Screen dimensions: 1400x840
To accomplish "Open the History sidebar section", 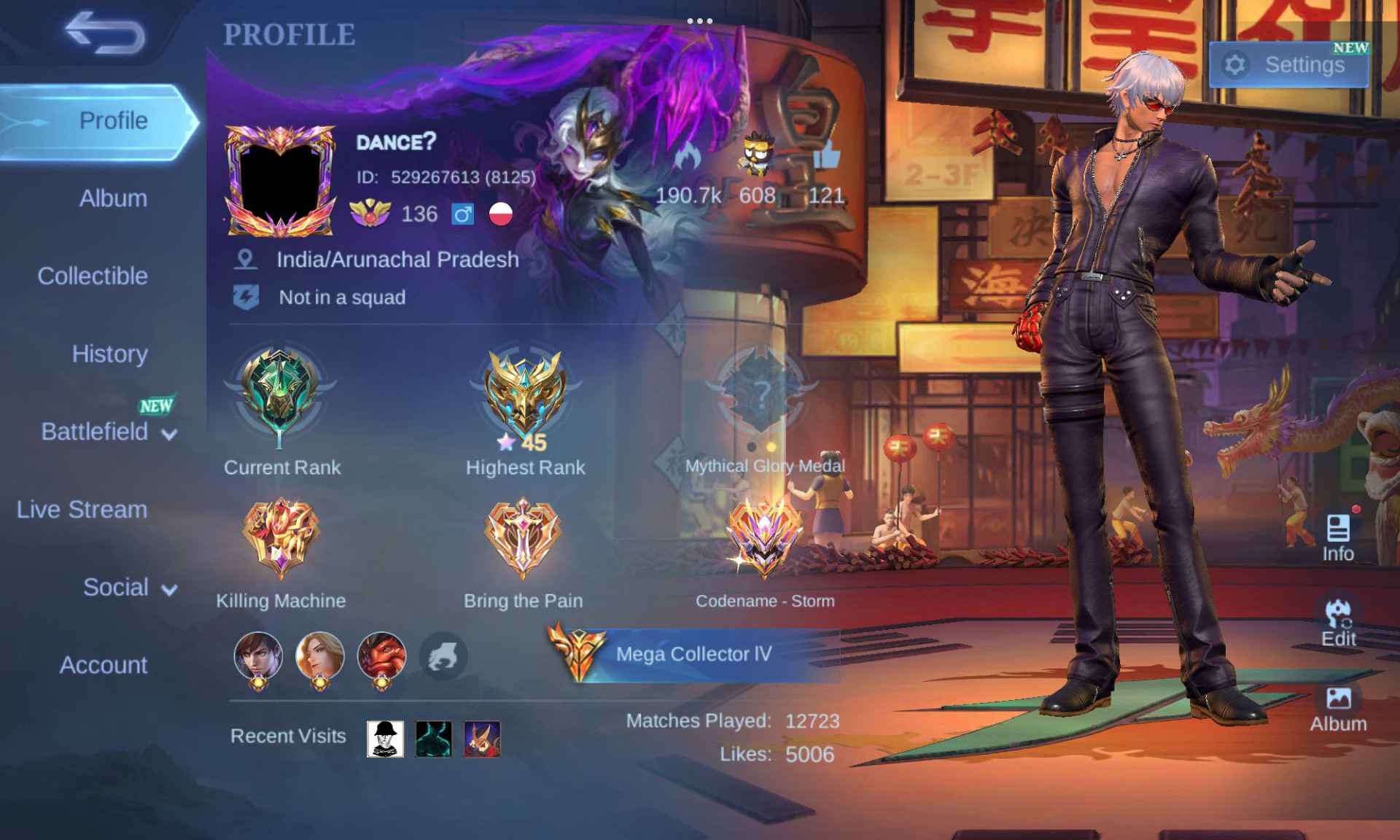I will (x=110, y=354).
